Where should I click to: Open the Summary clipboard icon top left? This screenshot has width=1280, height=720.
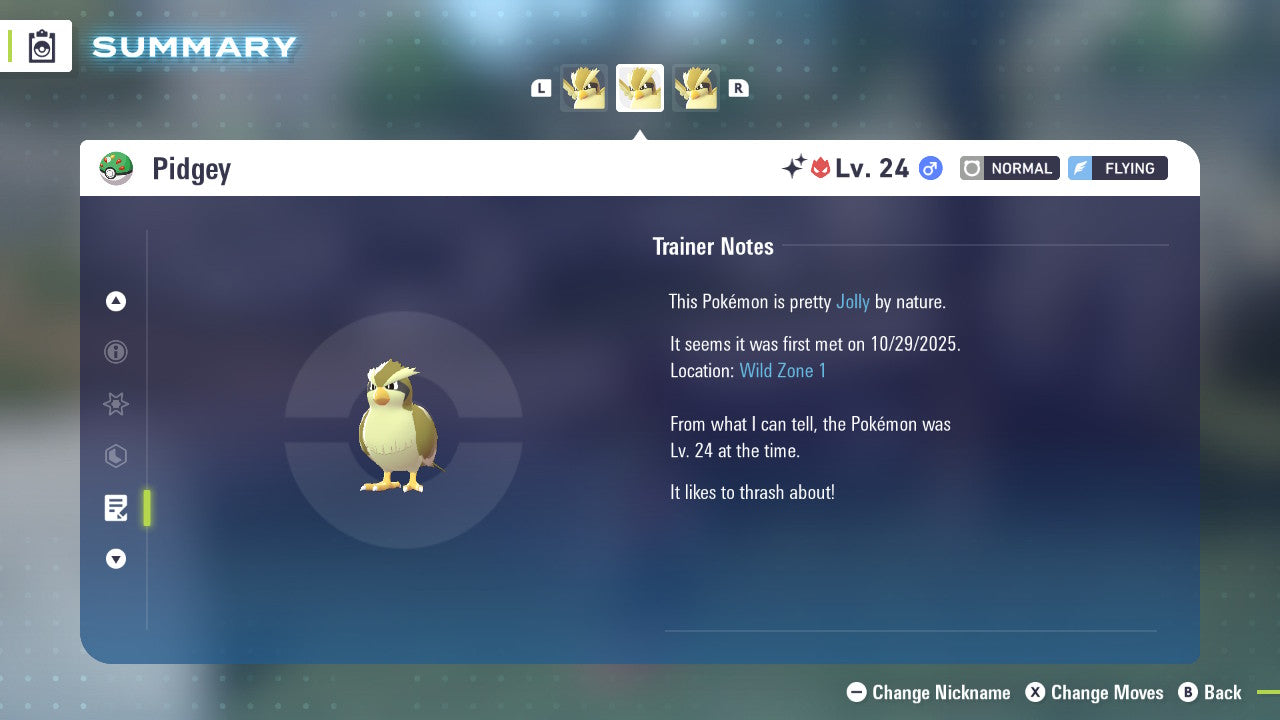coord(41,46)
